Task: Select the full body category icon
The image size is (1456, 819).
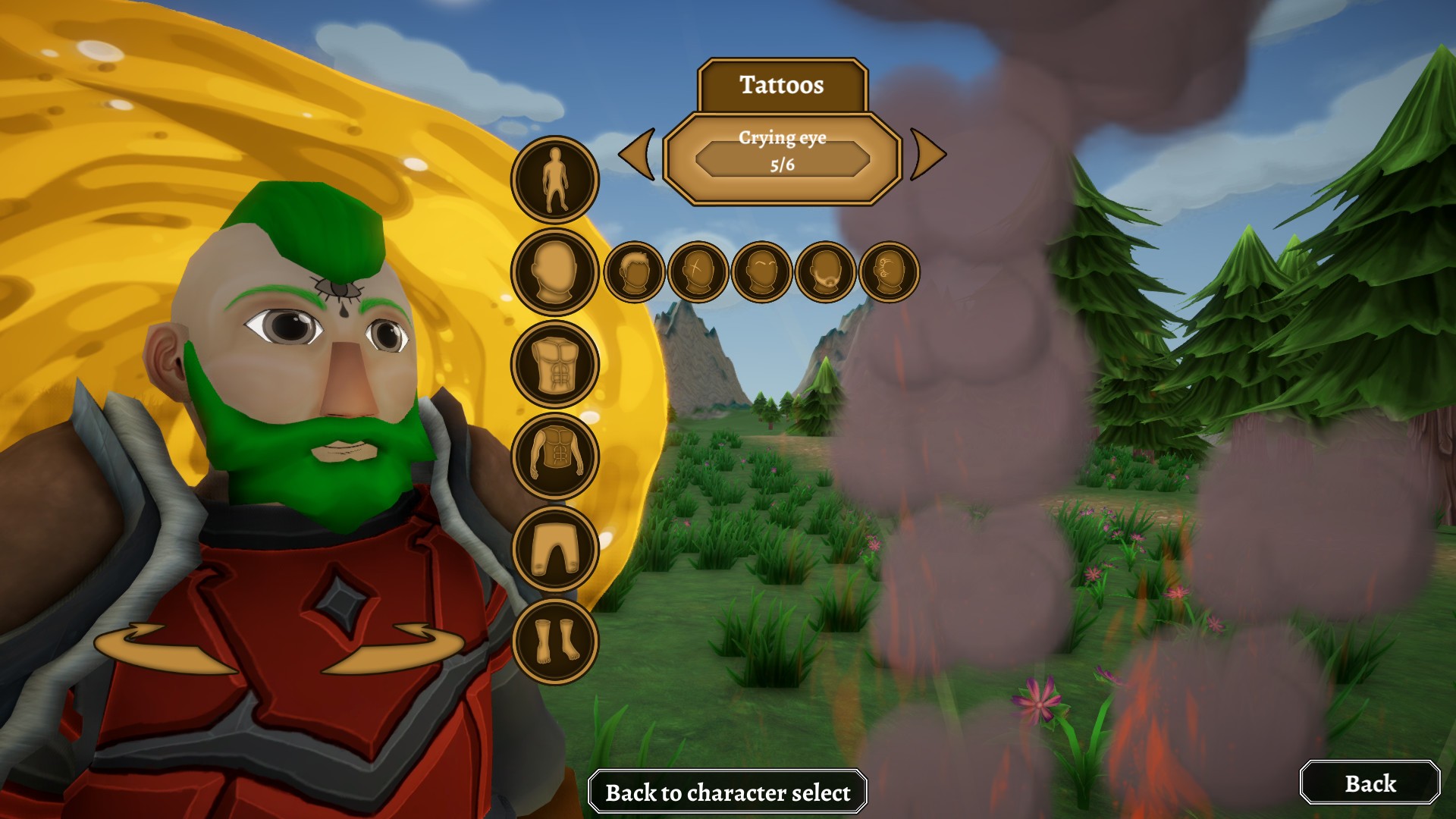Action: [555, 180]
